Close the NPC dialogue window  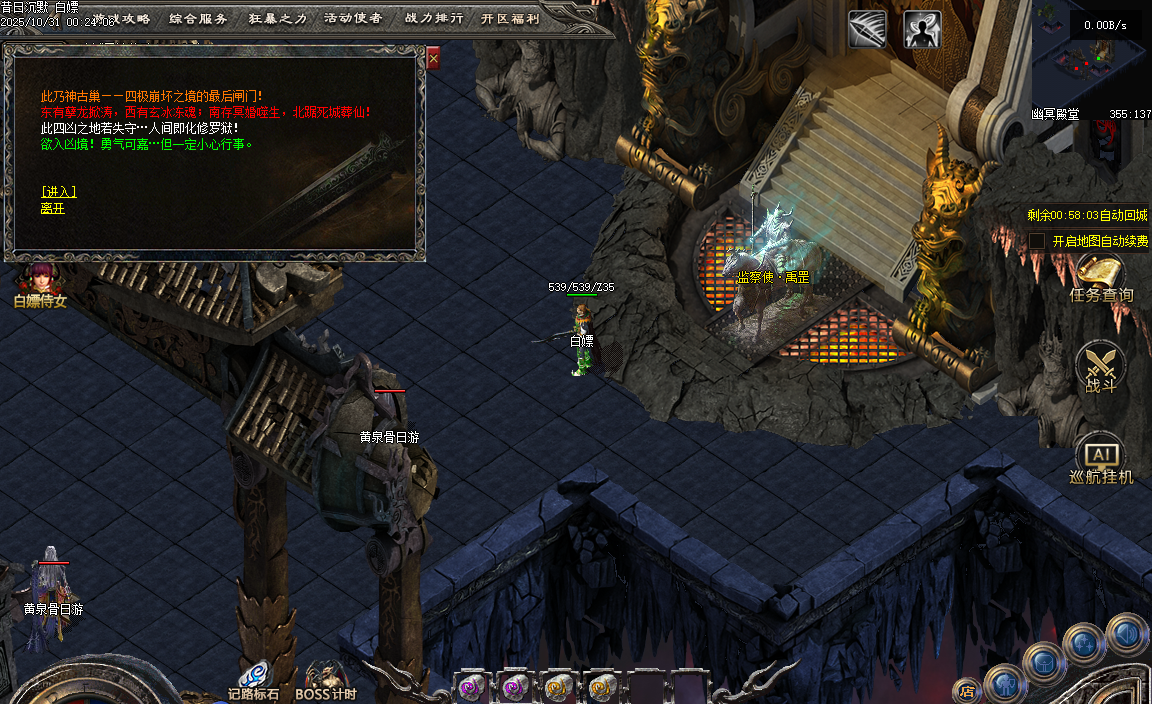433,59
